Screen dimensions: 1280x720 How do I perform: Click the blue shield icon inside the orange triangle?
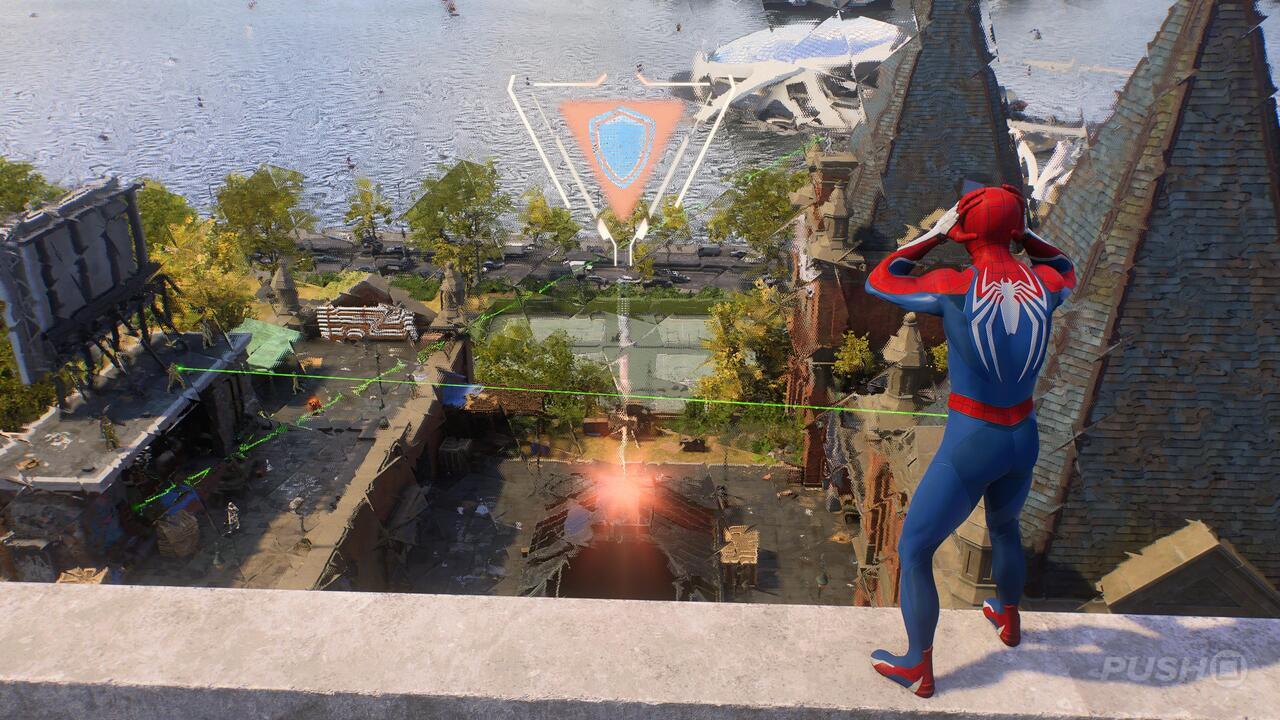(x=618, y=145)
